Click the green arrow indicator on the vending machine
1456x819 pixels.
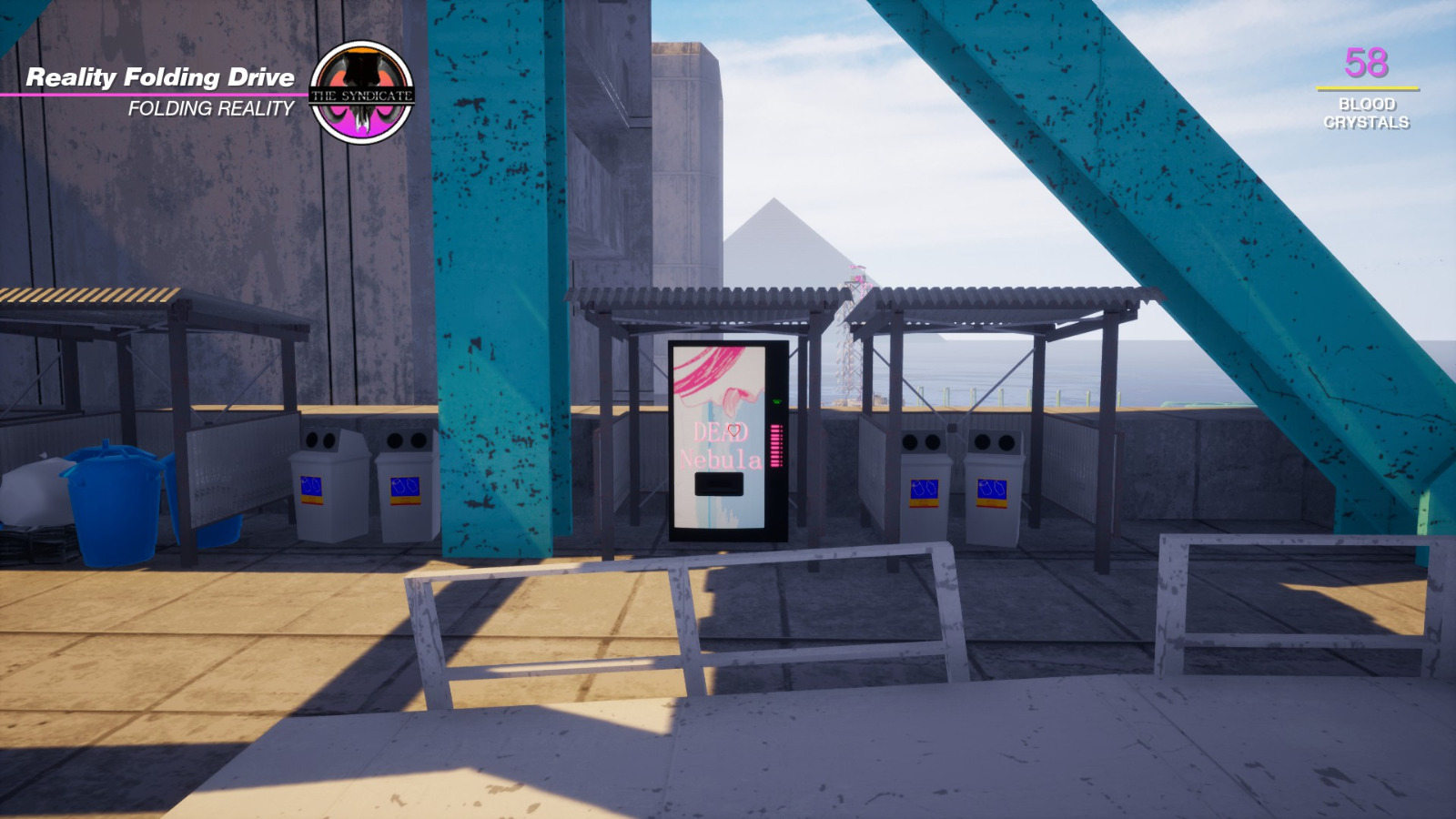776,400
